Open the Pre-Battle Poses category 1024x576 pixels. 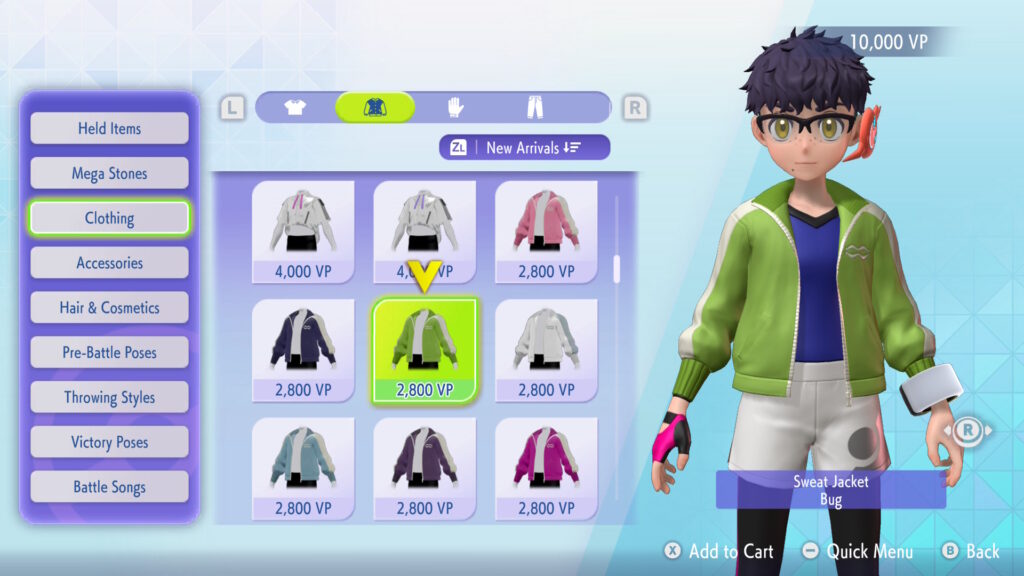pos(109,352)
